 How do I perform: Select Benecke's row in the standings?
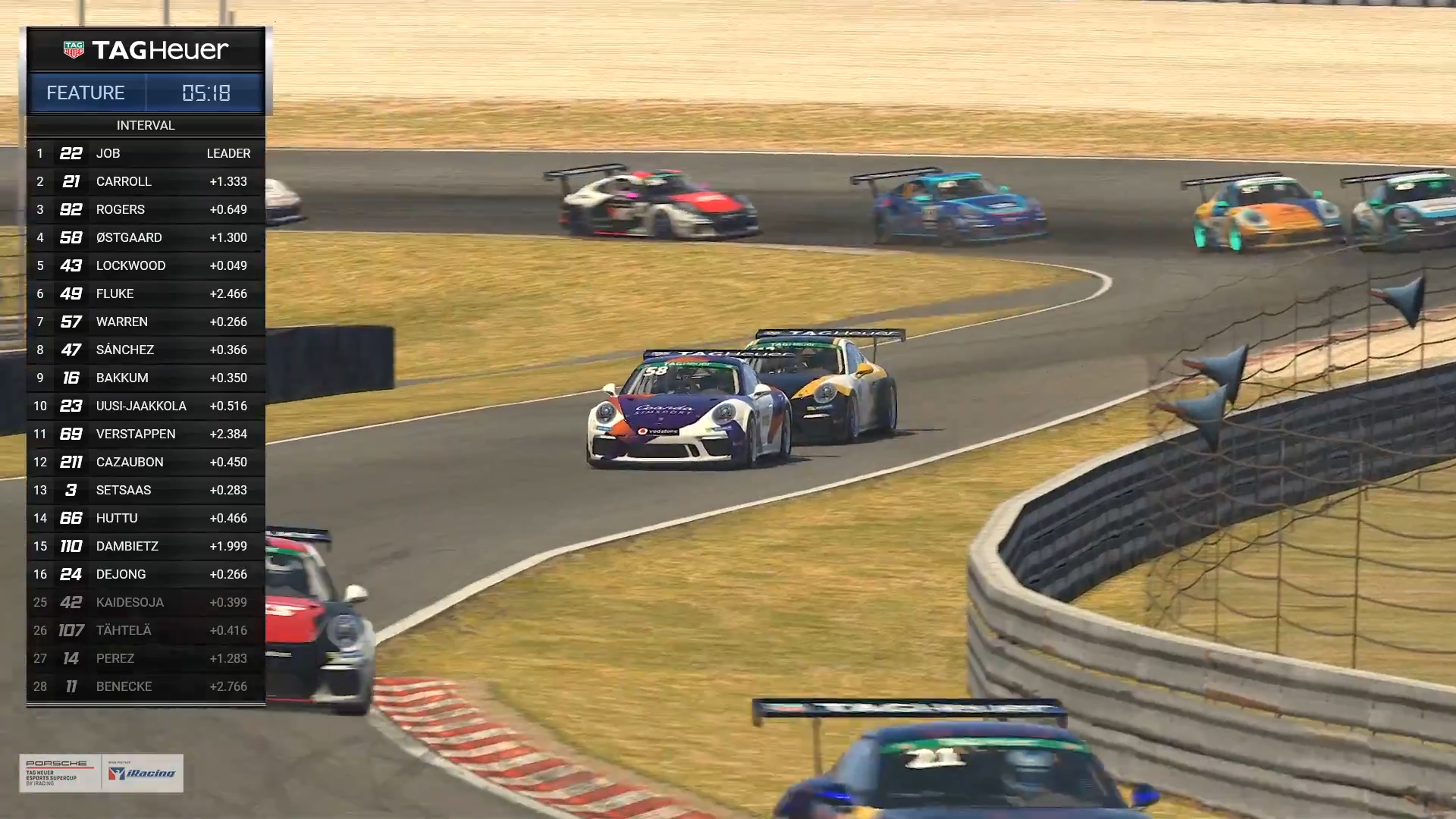146,686
